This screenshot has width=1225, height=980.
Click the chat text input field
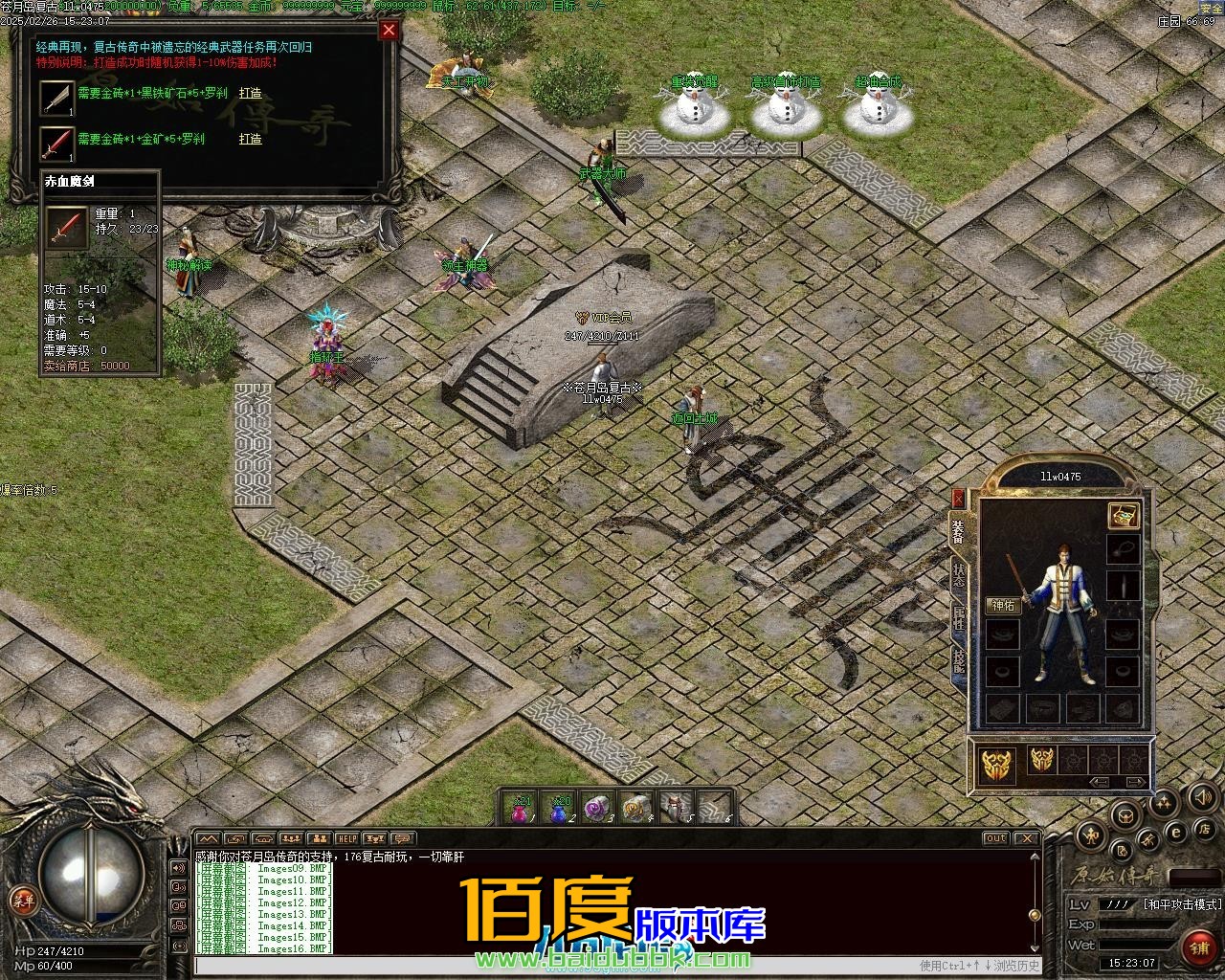[x=555, y=965]
